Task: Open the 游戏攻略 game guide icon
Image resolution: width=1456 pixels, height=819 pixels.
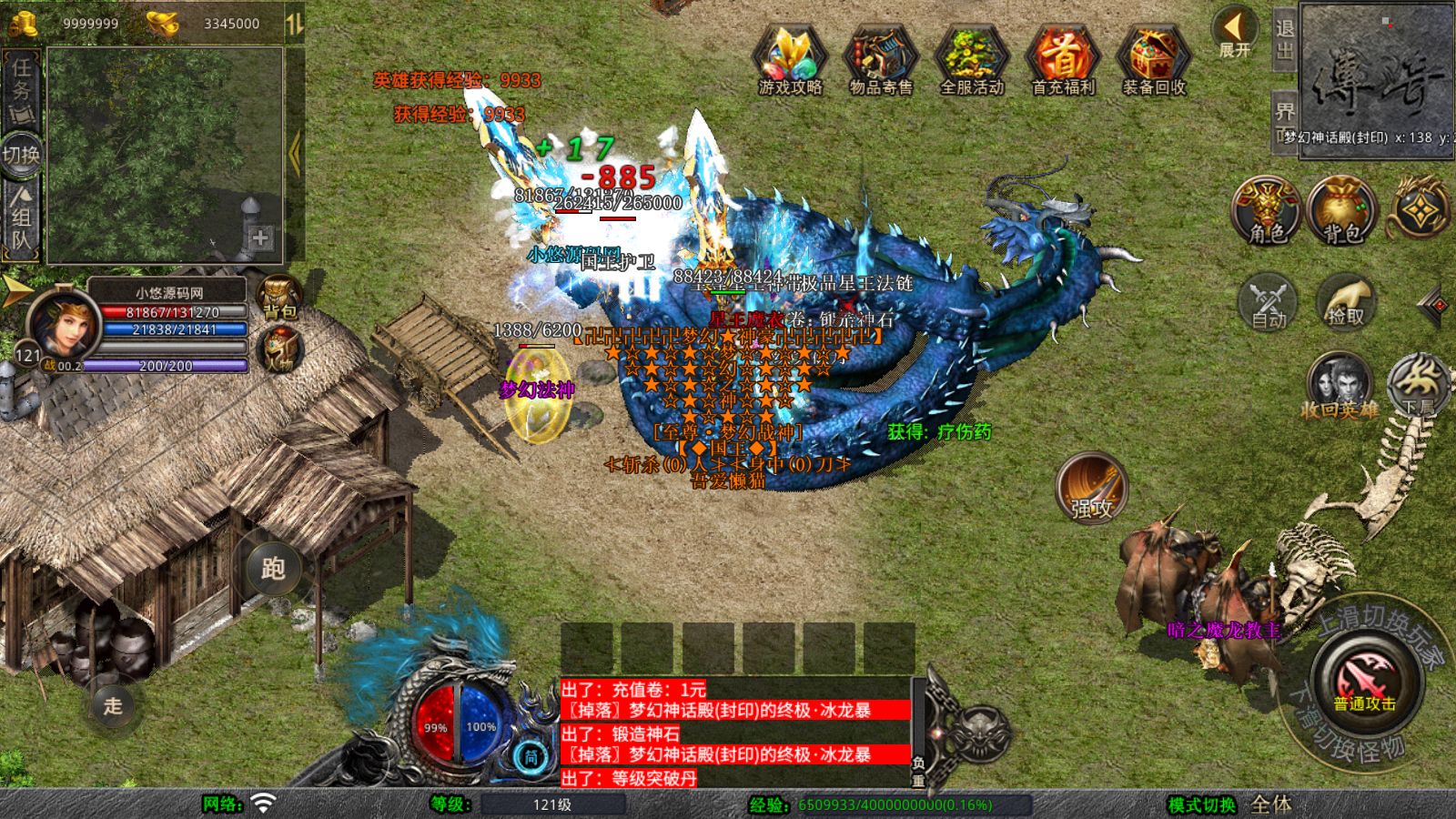Action: click(789, 57)
